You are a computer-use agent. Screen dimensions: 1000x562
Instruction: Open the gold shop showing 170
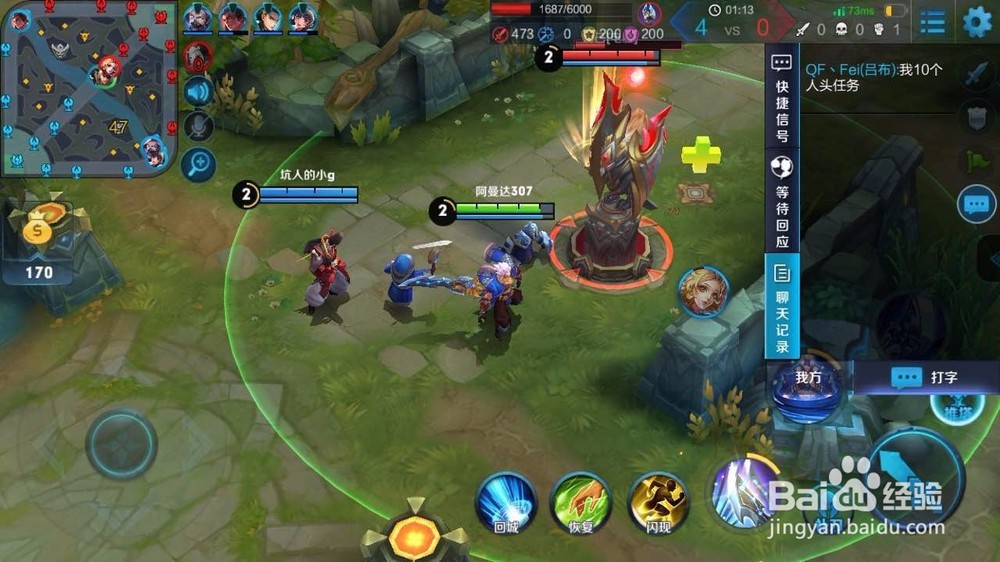[x=41, y=242]
